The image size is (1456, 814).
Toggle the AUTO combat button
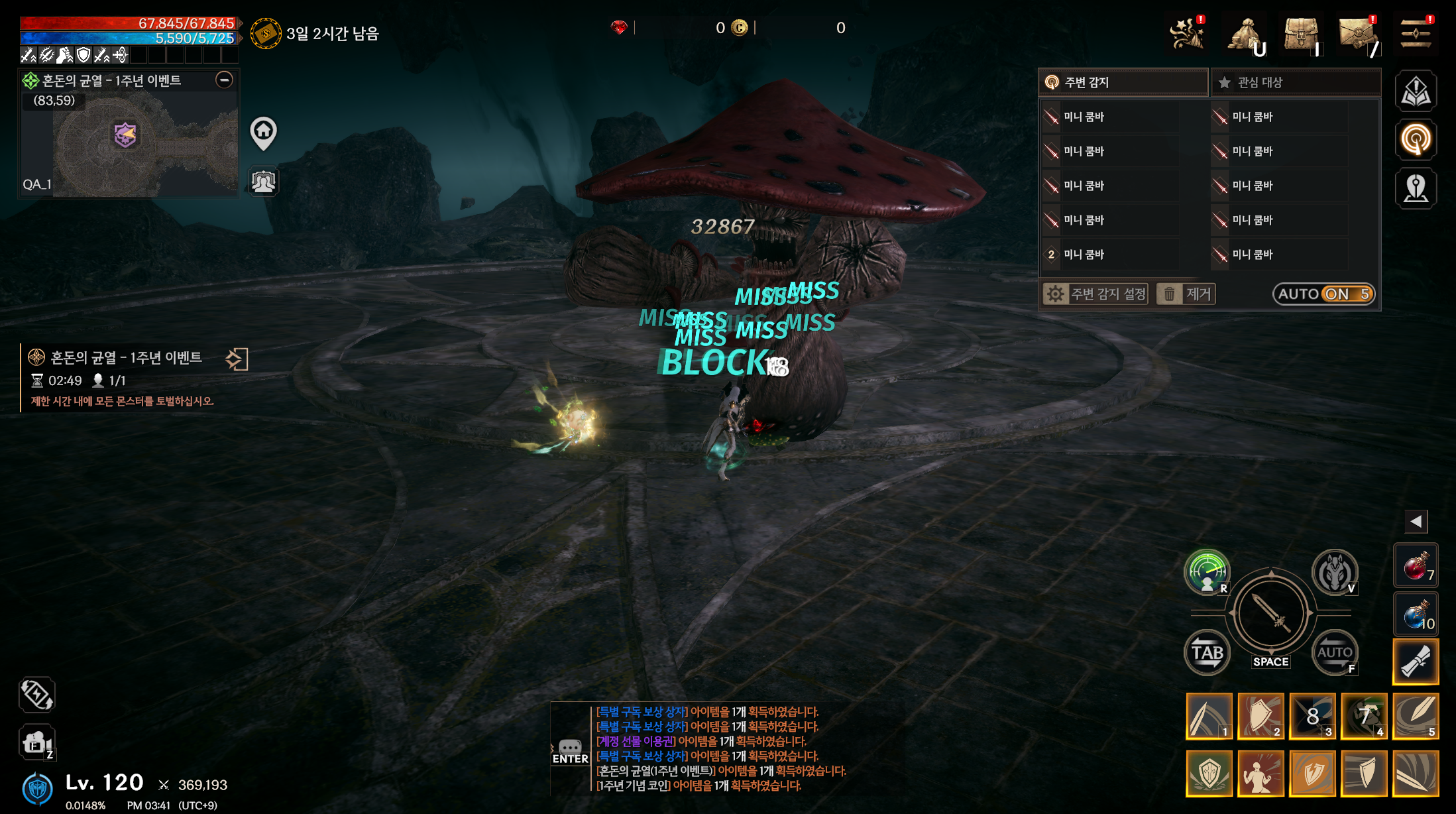click(x=1334, y=652)
